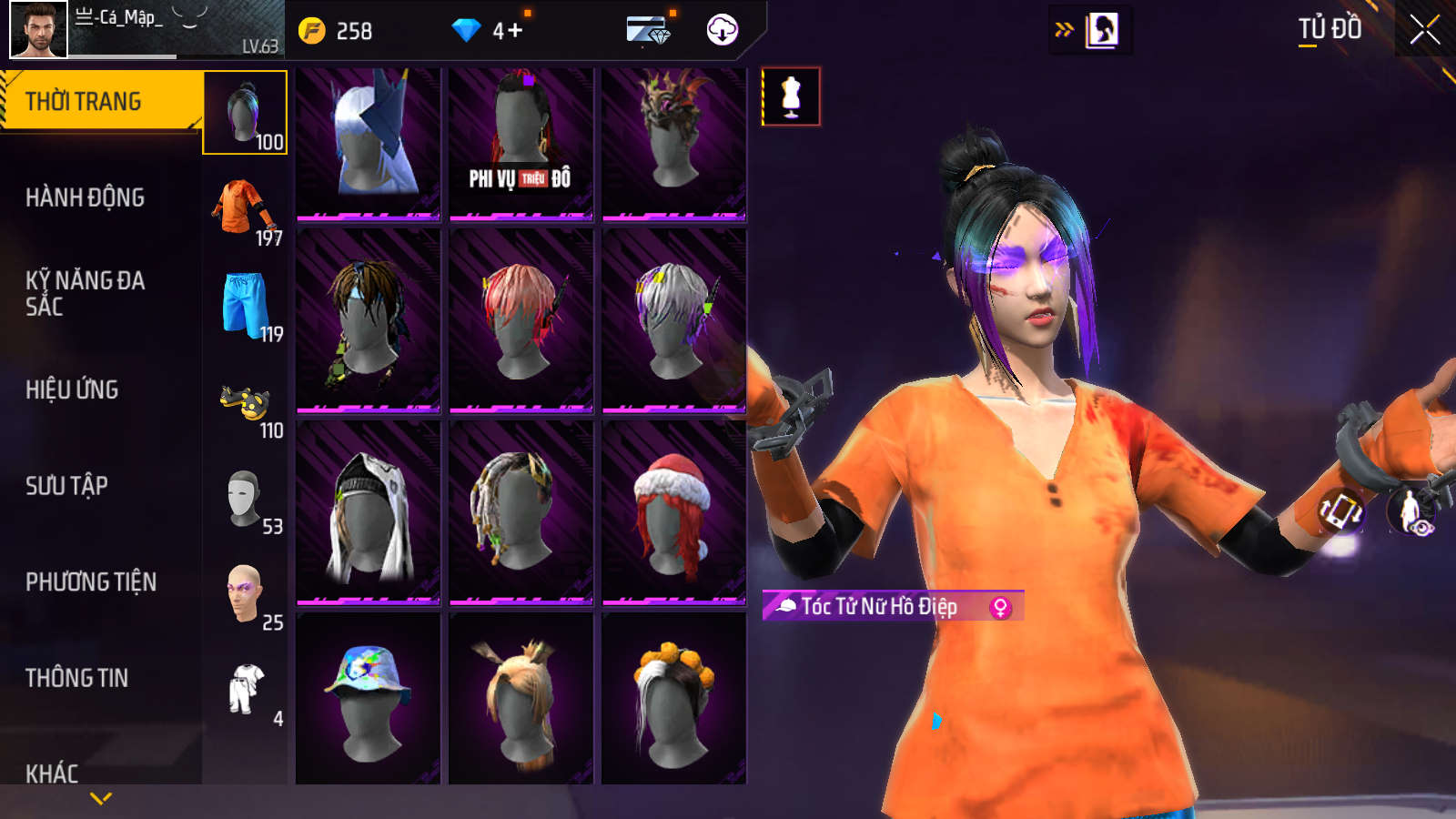Equip the red Santa hat hairstyle
1456x819 pixels.
673,511
